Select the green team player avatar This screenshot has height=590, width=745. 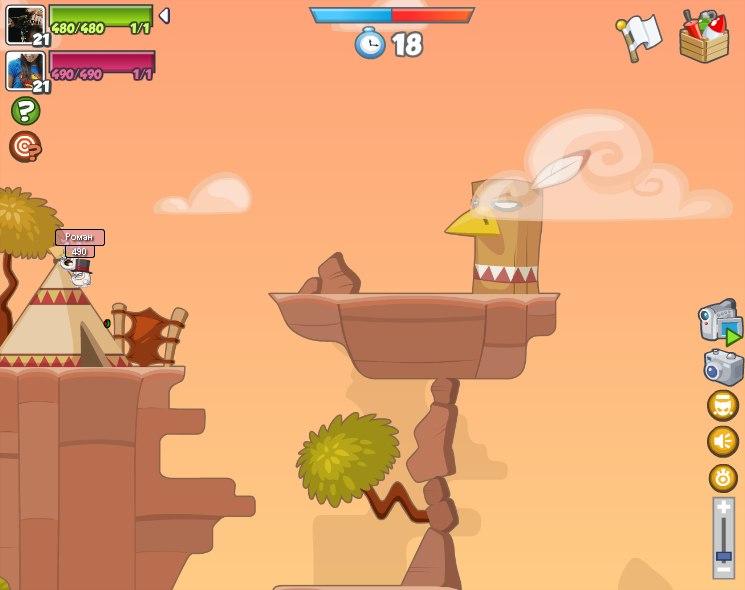pos(25,24)
